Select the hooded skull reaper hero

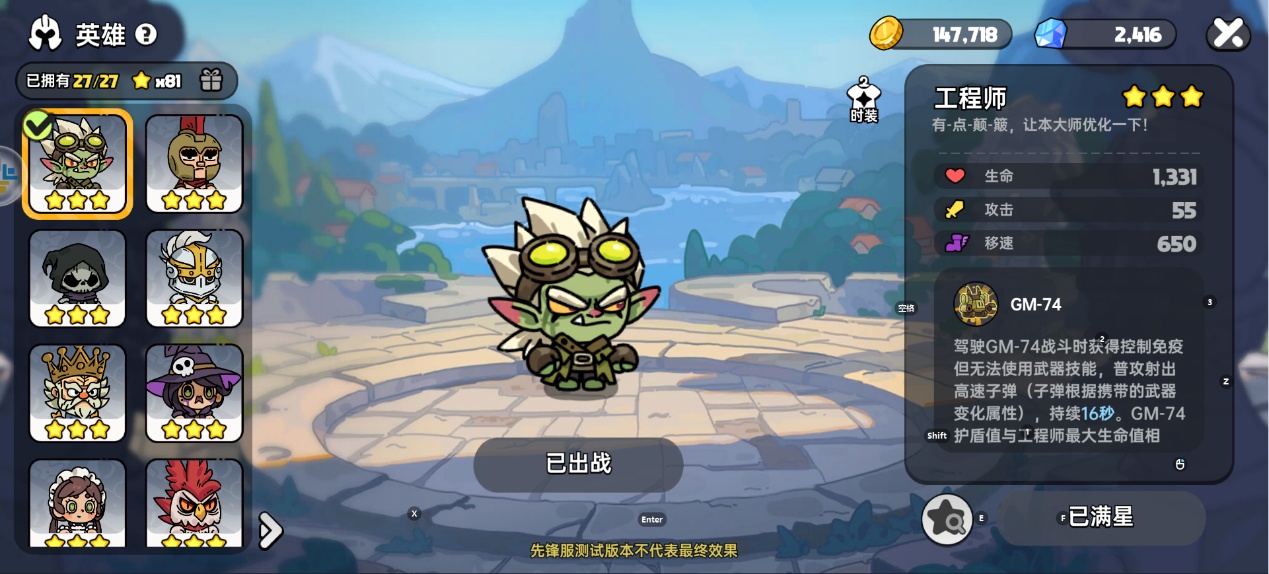(x=78, y=278)
